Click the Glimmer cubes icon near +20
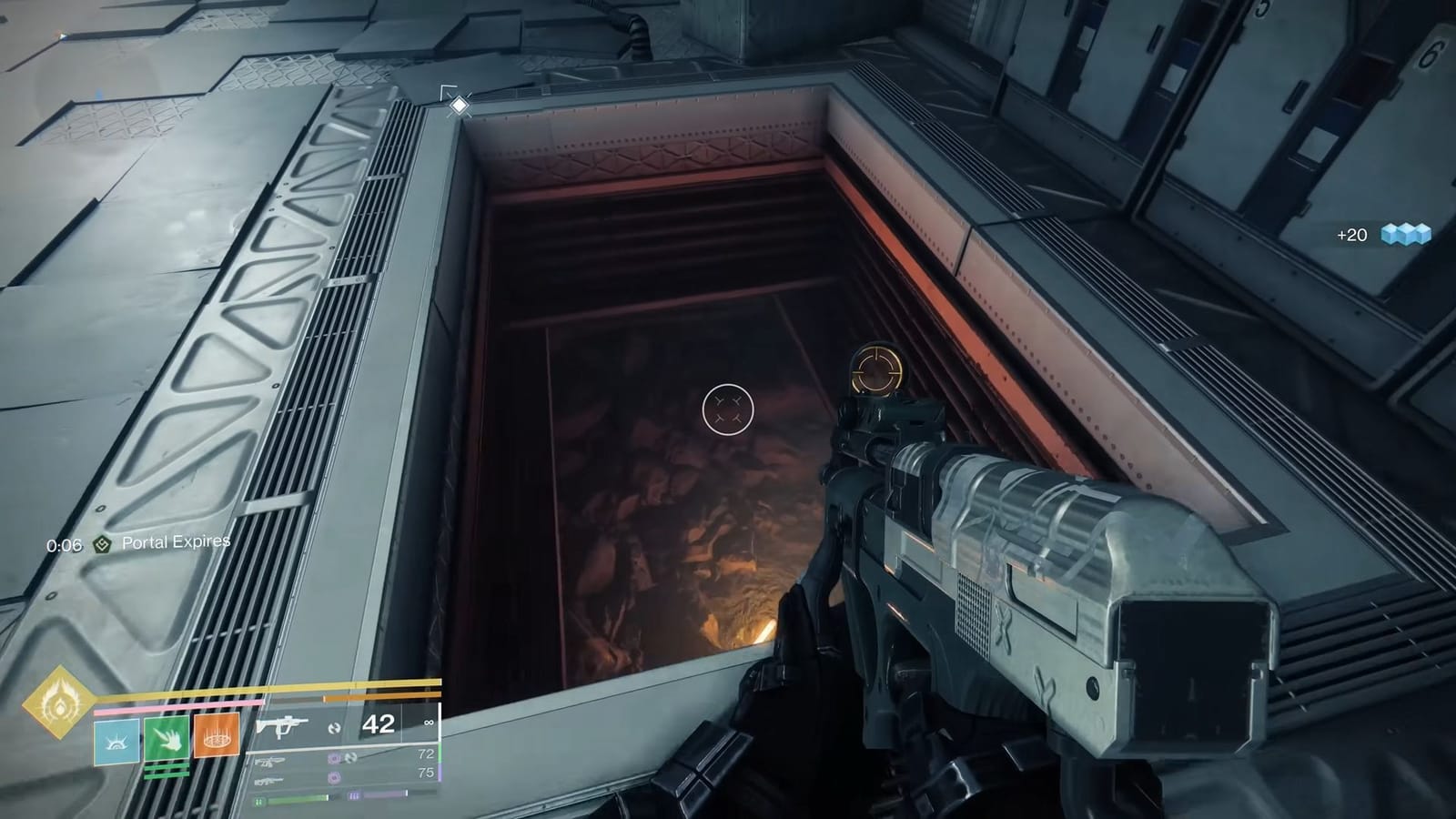 point(1405,233)
